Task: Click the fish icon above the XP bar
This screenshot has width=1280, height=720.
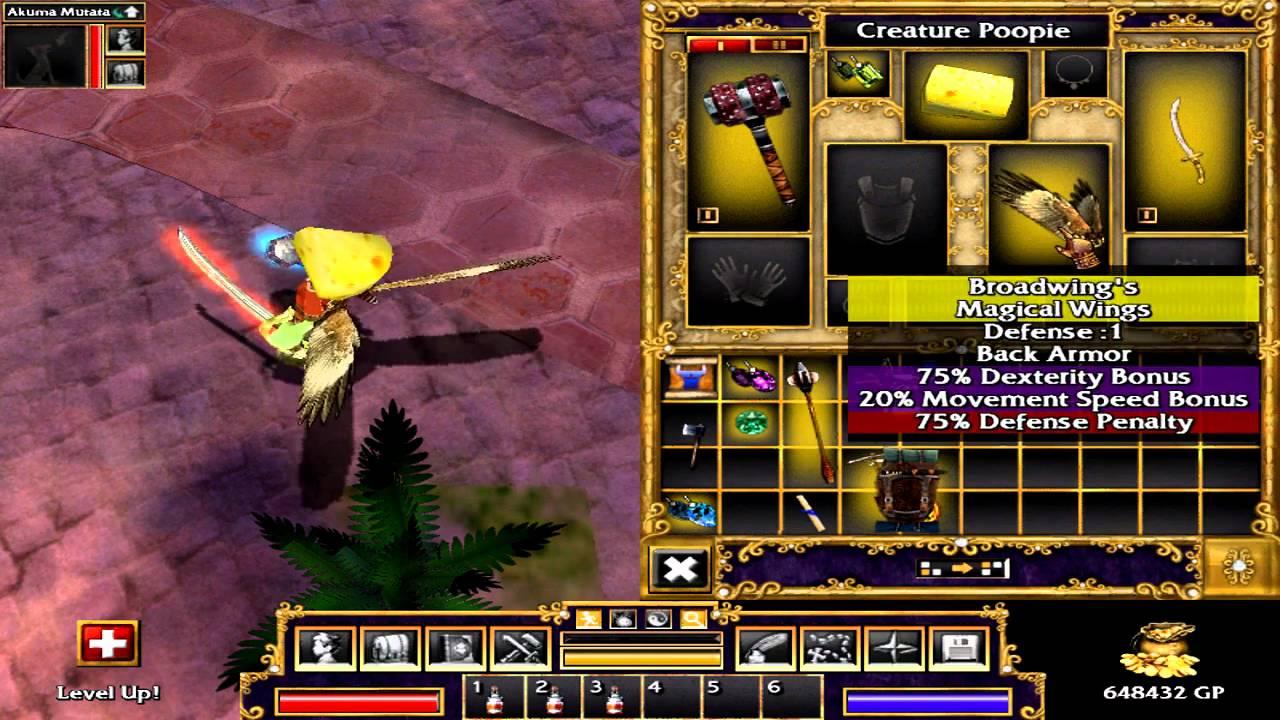Action: tap(621, 617)
